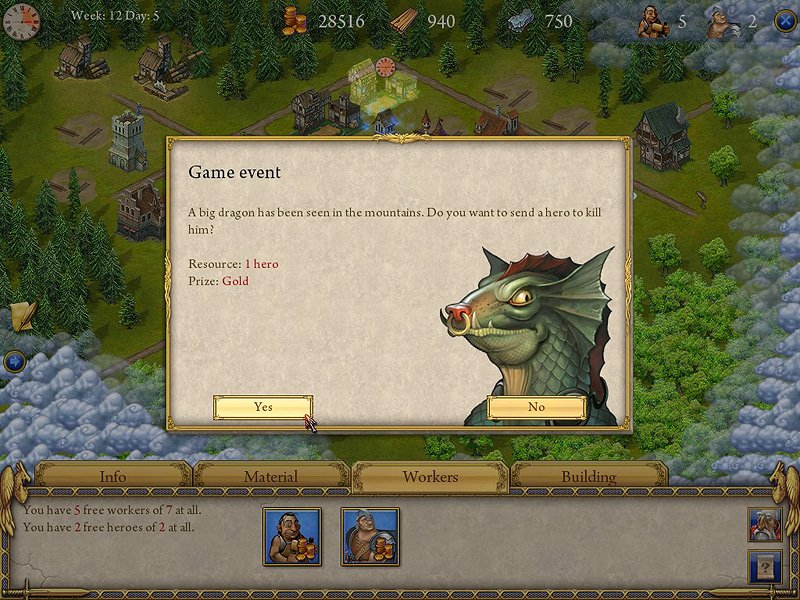Close the game with the blue X button

[x=785, y=22]
